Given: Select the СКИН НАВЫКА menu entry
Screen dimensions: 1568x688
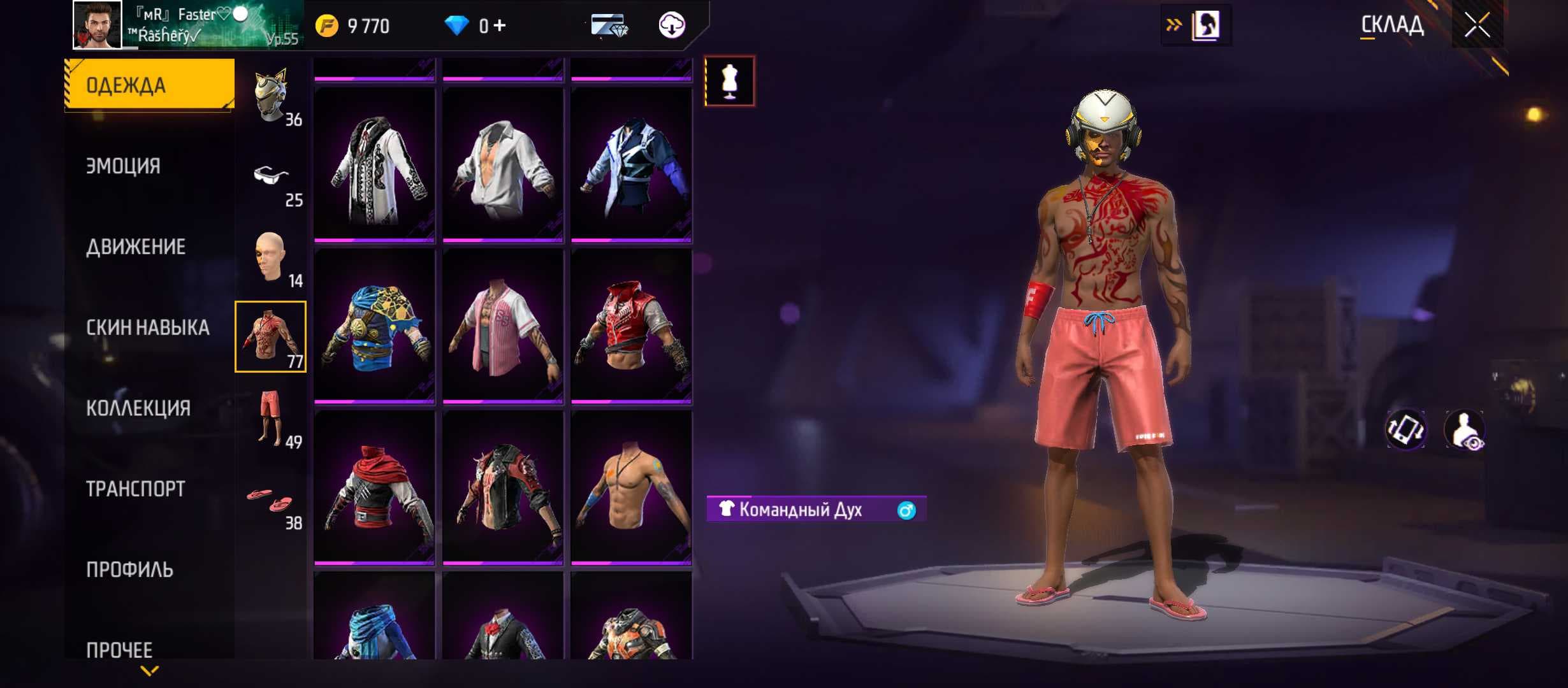Looking at the screenshot, I should pos(147,327).
